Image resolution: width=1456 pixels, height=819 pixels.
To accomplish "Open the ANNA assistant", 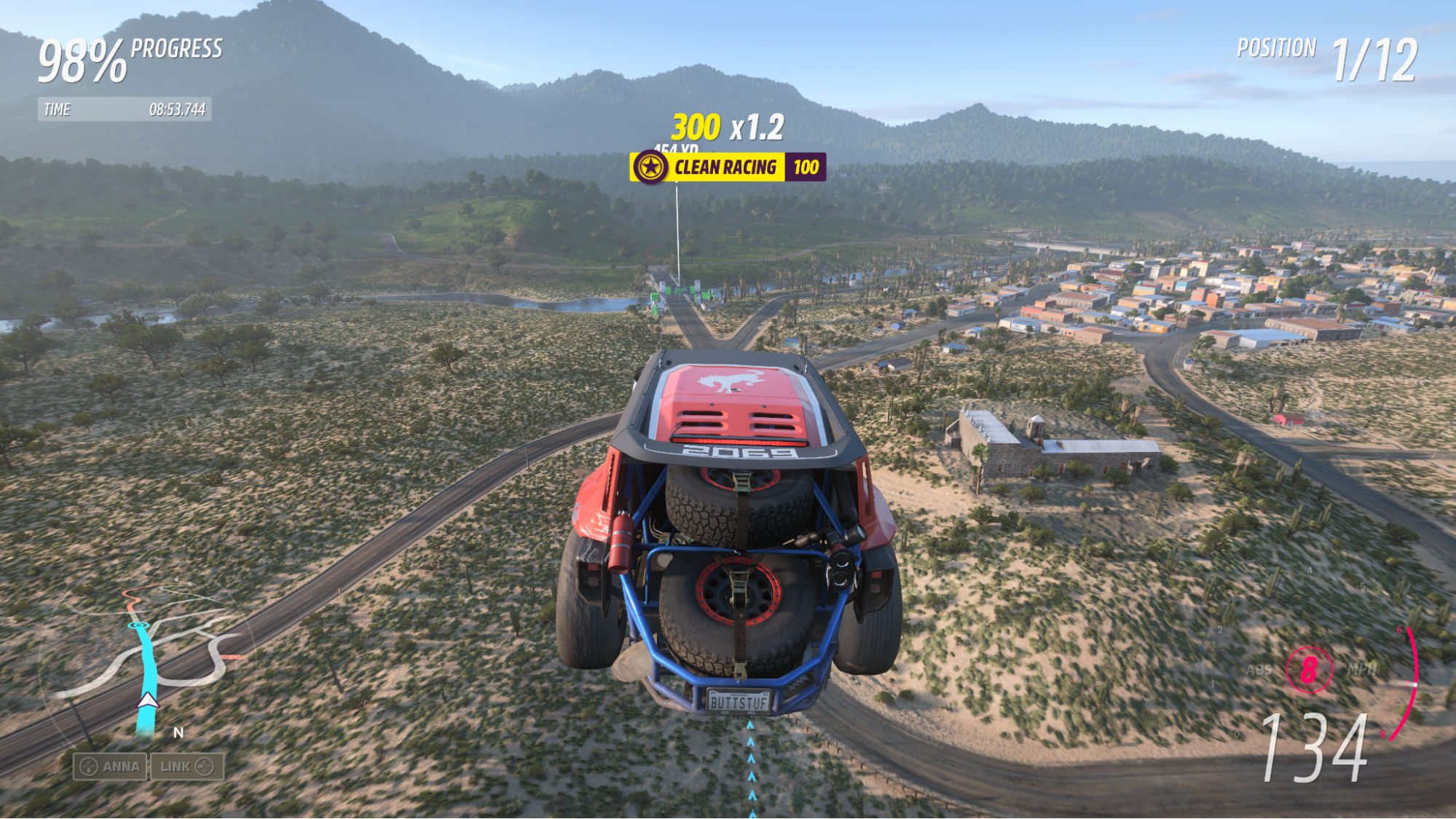I will [x=111, y=767].
